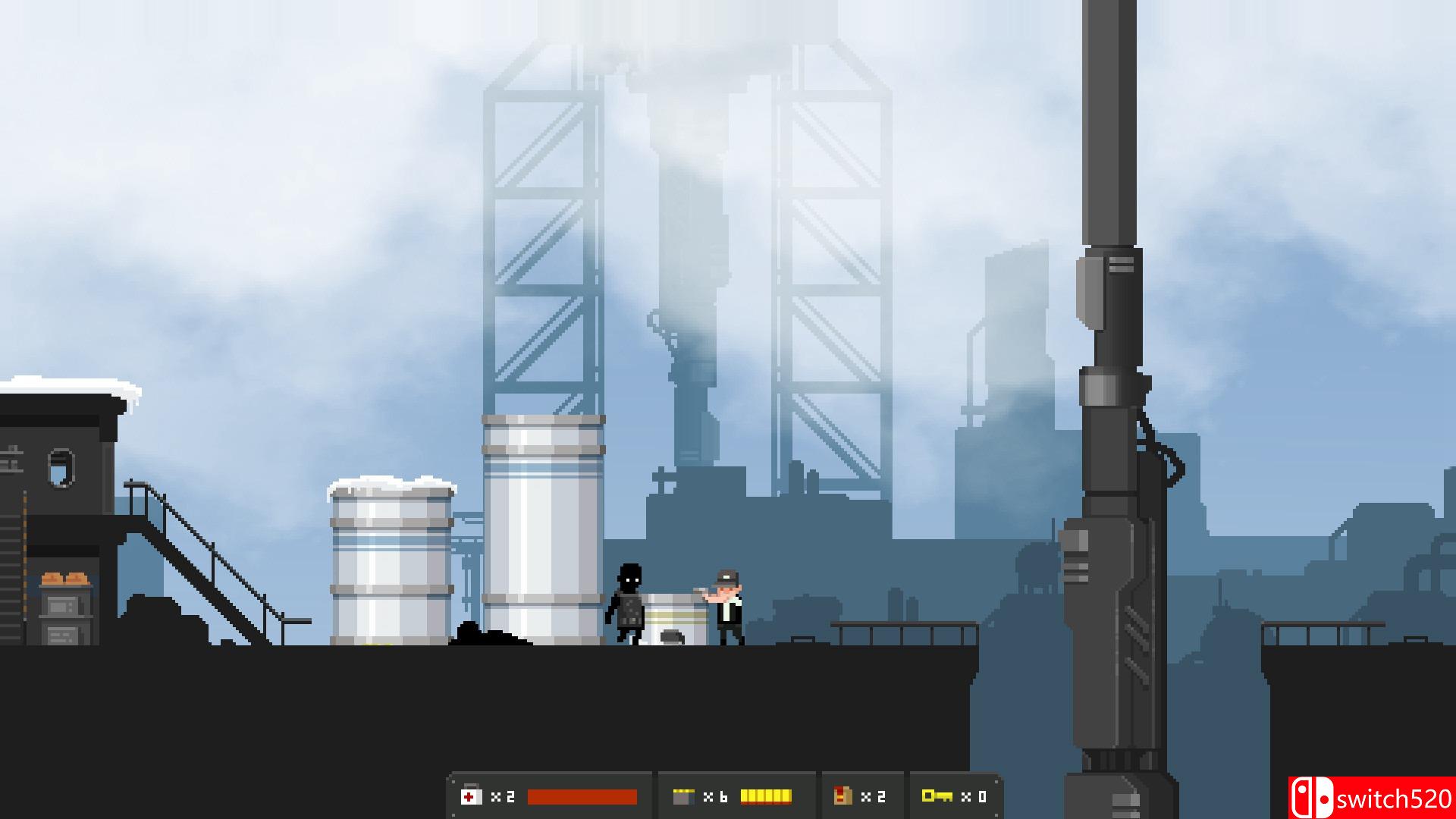The image size is (1456, 819).
Task: Click the medkit icon in the HUD
Action: [472, 796]
